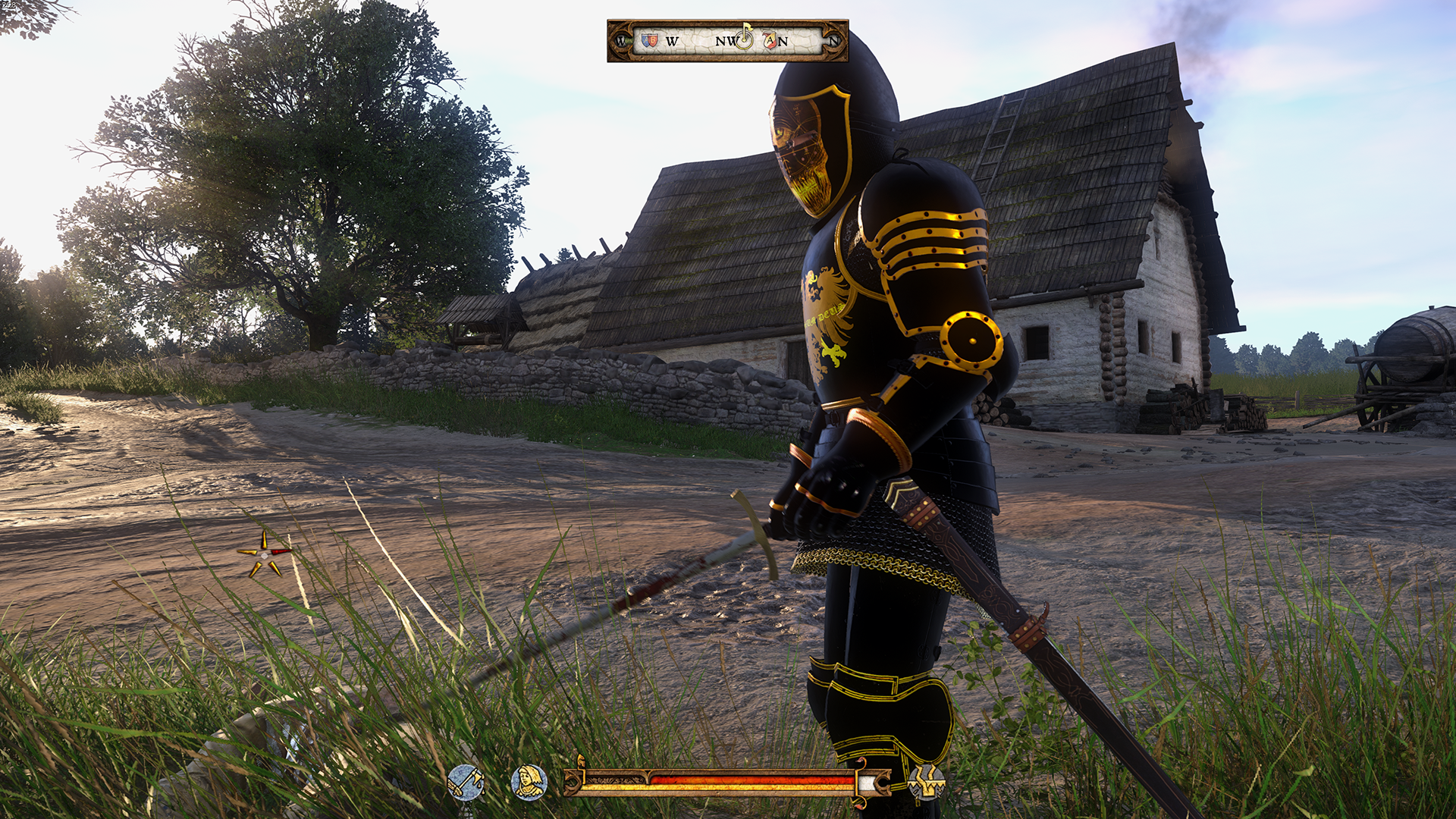Click the compass bar at the top
Image resolution: width=1456 pixels, height=819 pixels.
coord(727,41)
